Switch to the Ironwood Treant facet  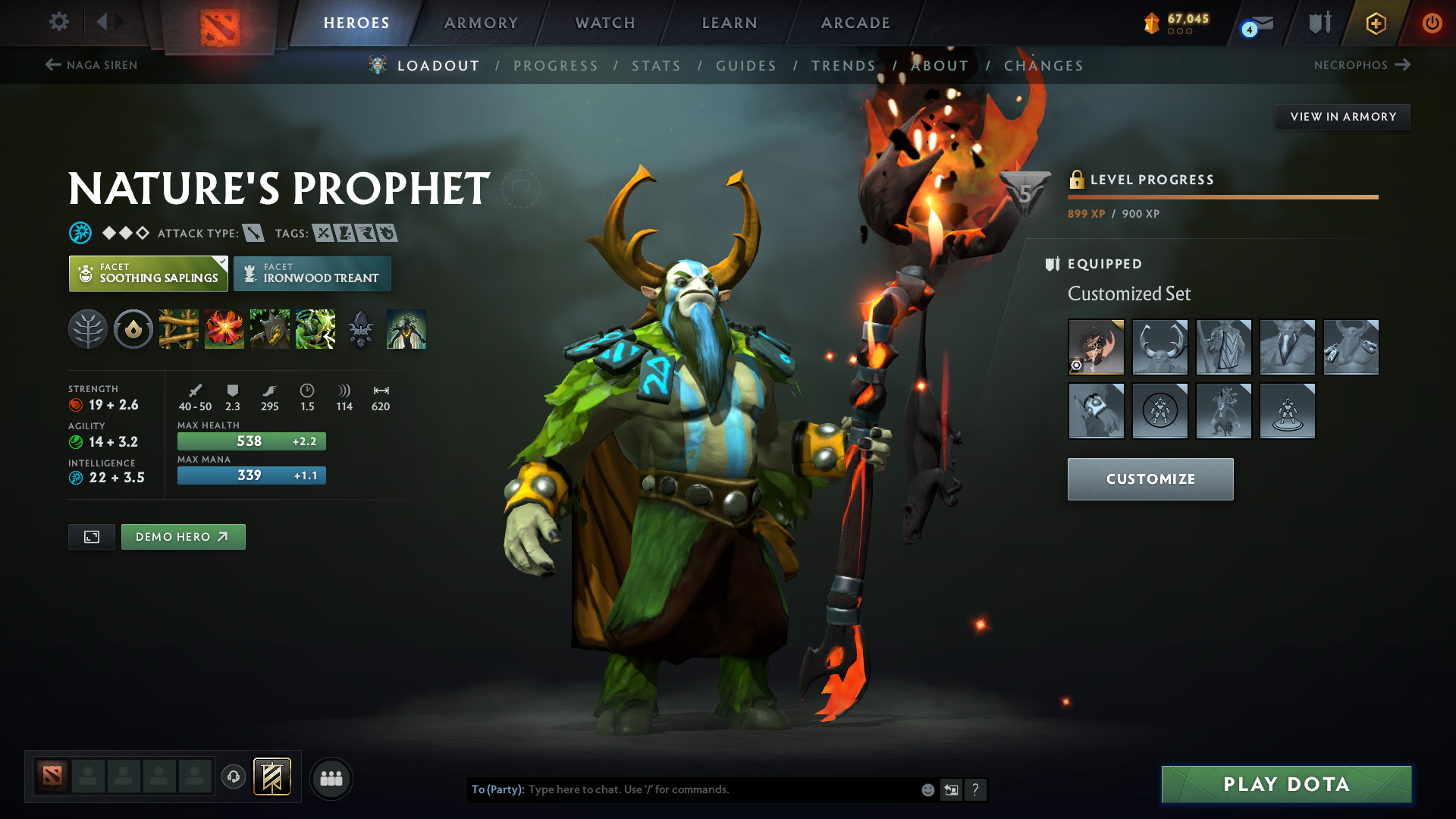312,274
